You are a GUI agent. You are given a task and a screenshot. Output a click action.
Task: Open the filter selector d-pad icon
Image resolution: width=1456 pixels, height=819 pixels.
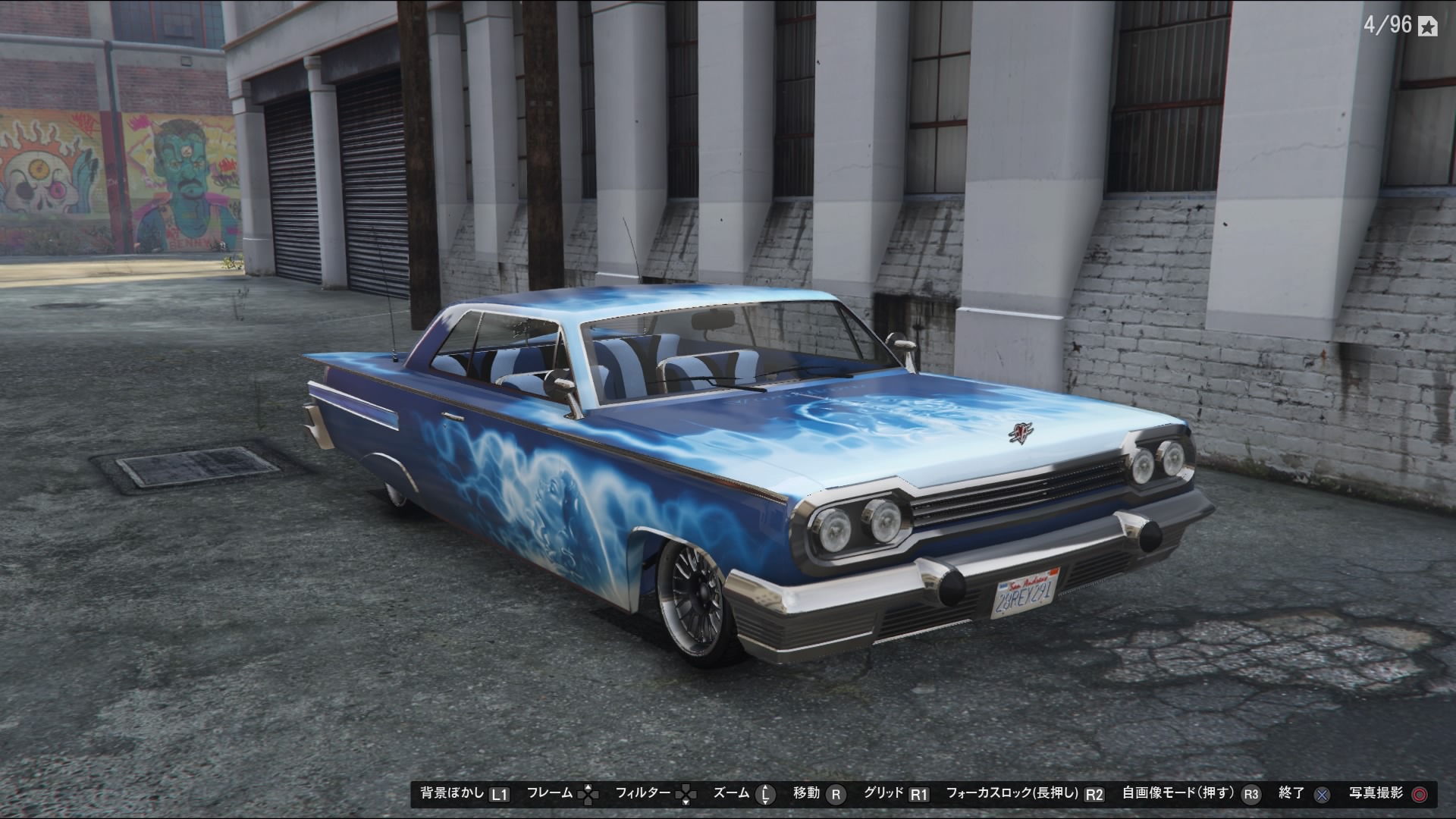[x=686, y=795]
